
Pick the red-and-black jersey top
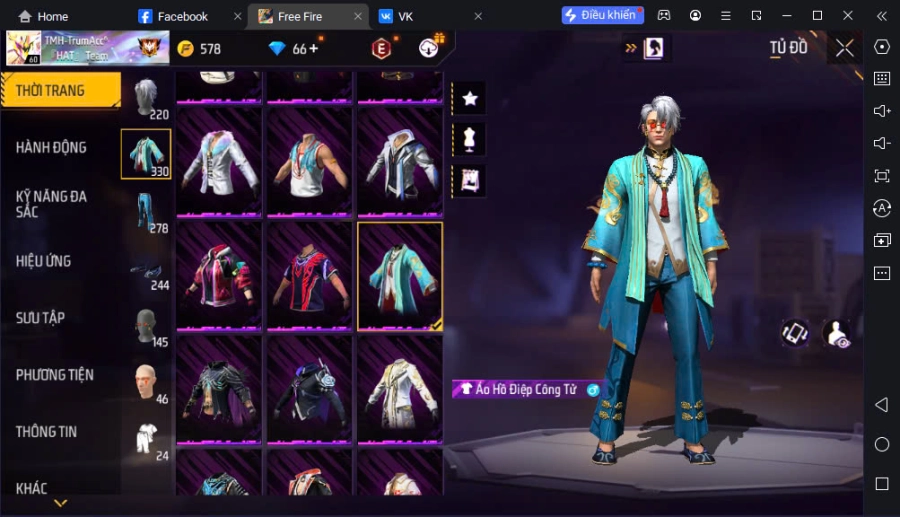309,276
